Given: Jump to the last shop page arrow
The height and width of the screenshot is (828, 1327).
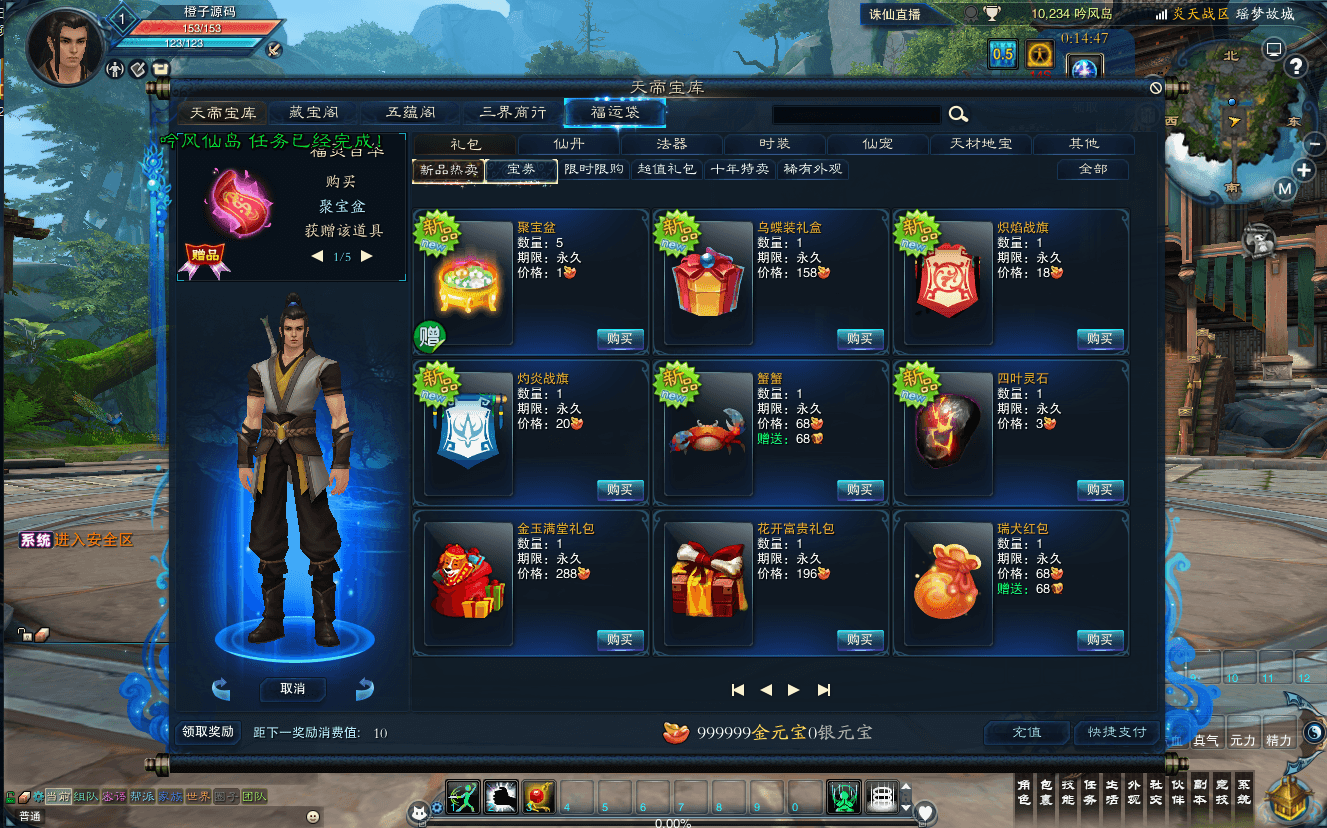Looking at the screenshot, I should tap(824, 689).
